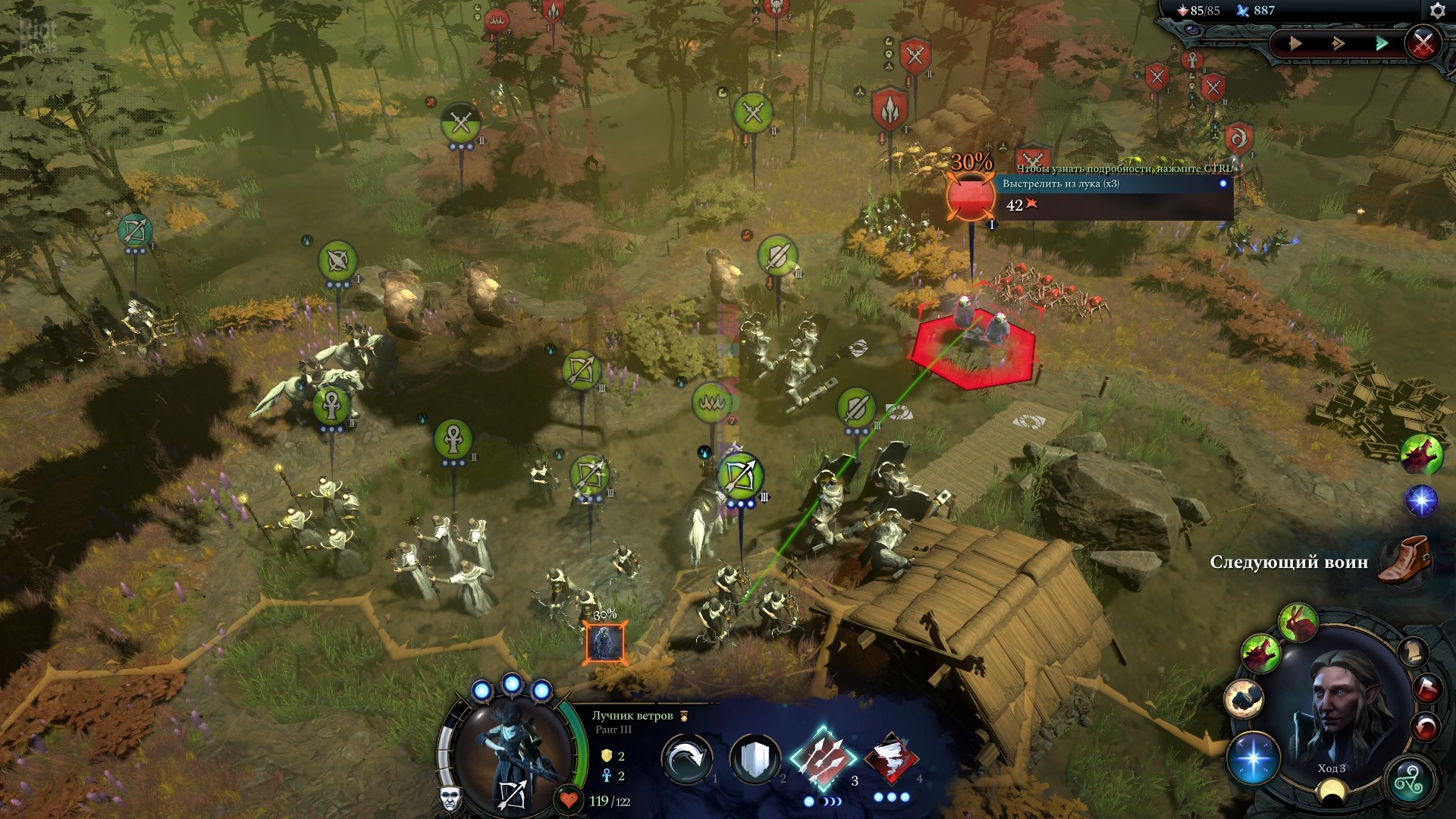Open settings with the gear icon
Viewport: 1456px width, 819px height.
tap(1437, 11)
